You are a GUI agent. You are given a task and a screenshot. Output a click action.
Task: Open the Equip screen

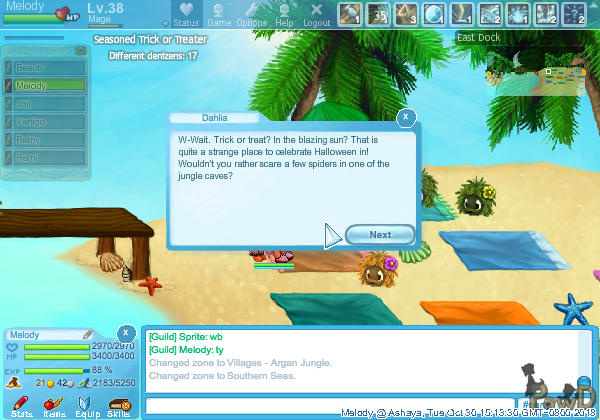click(87, 406)
